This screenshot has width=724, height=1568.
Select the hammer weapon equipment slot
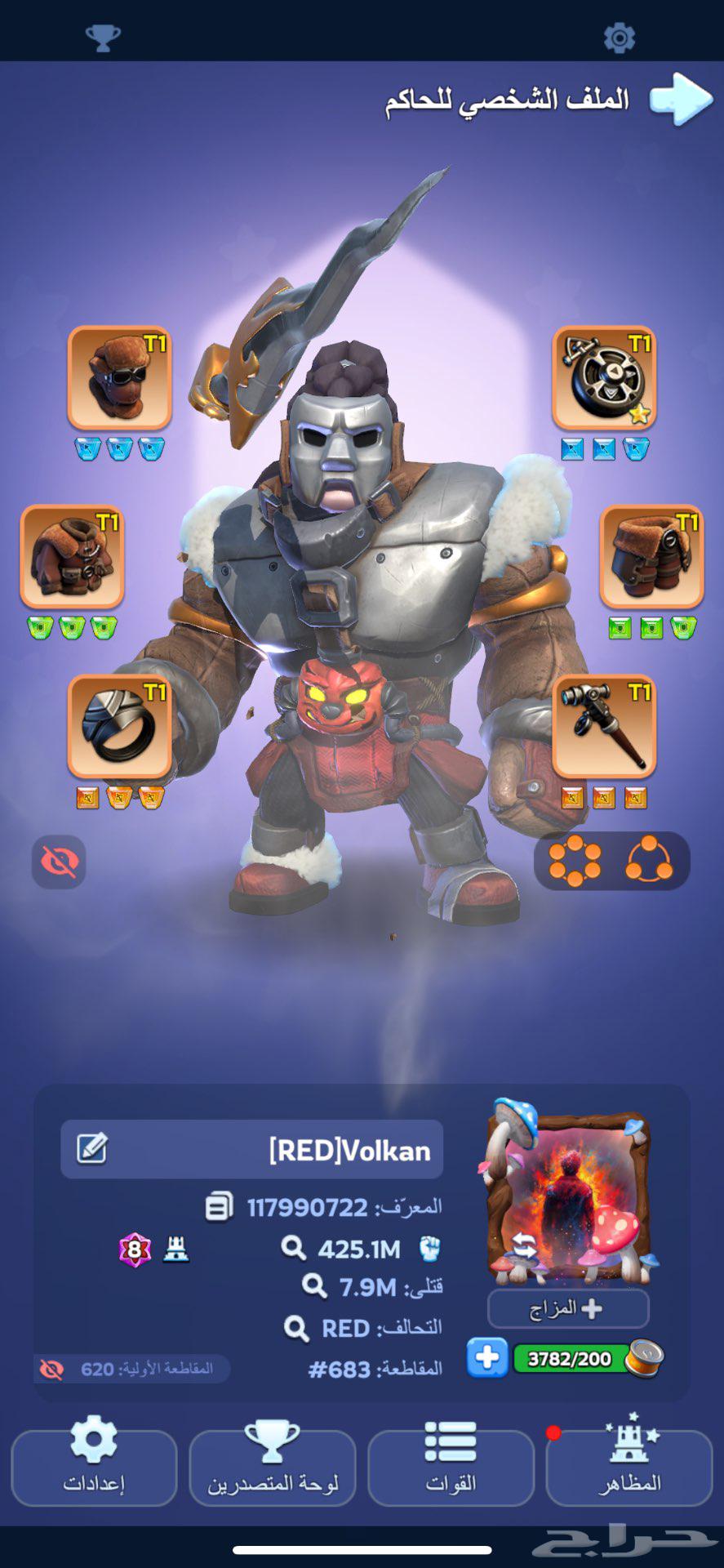tap(604, 726)
